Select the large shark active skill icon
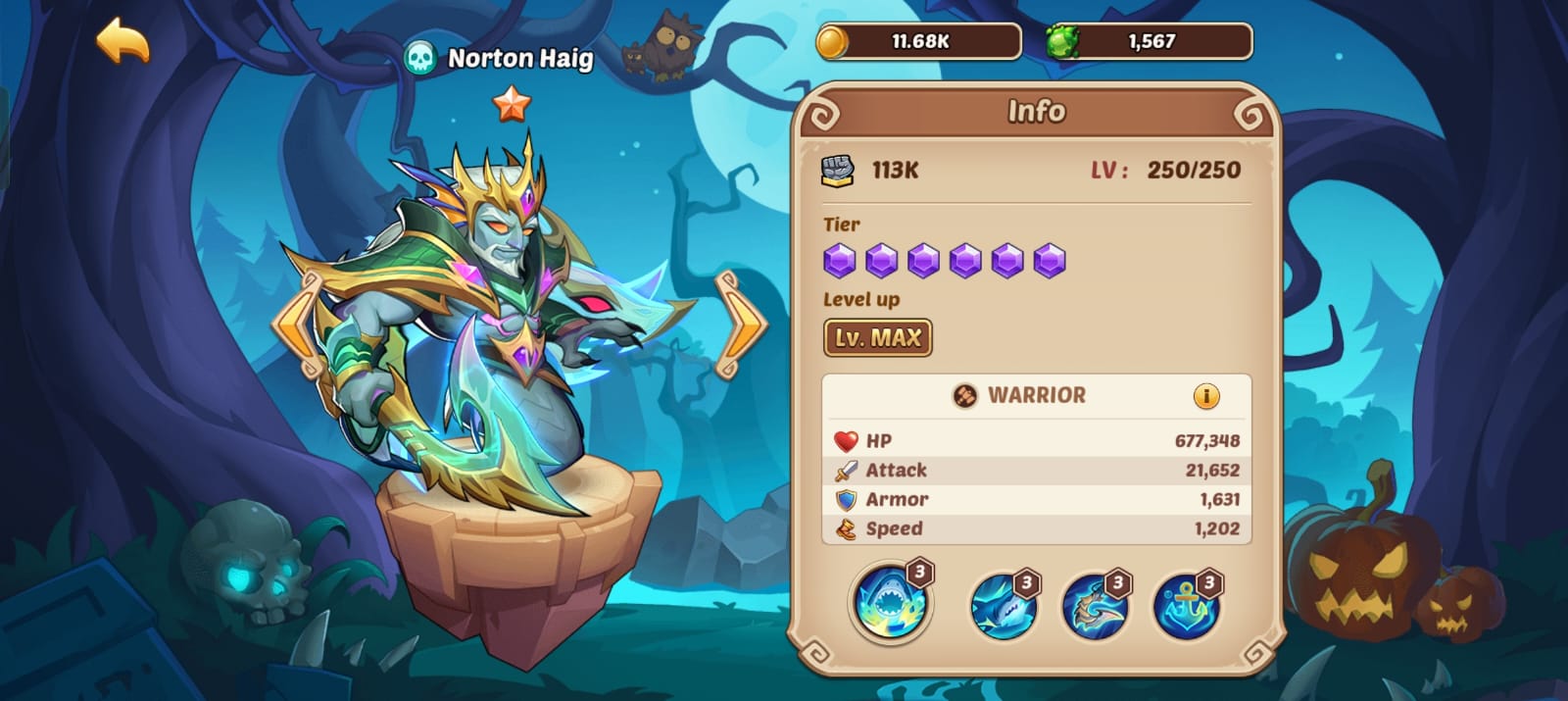1568x701 pixels. (890, 602)
